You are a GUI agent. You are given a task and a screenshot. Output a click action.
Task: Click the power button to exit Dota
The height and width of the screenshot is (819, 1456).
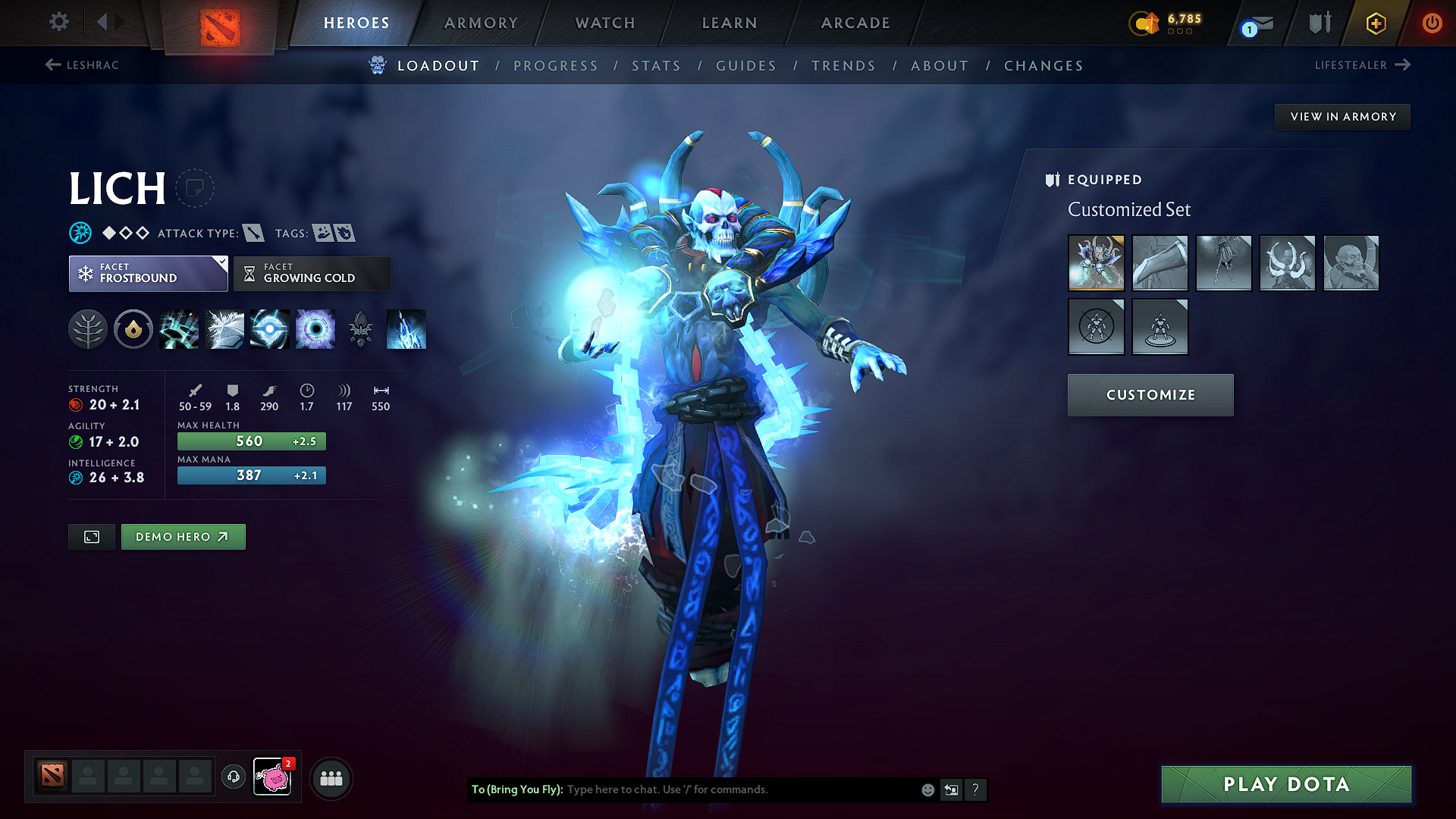tap(1433, 23)
